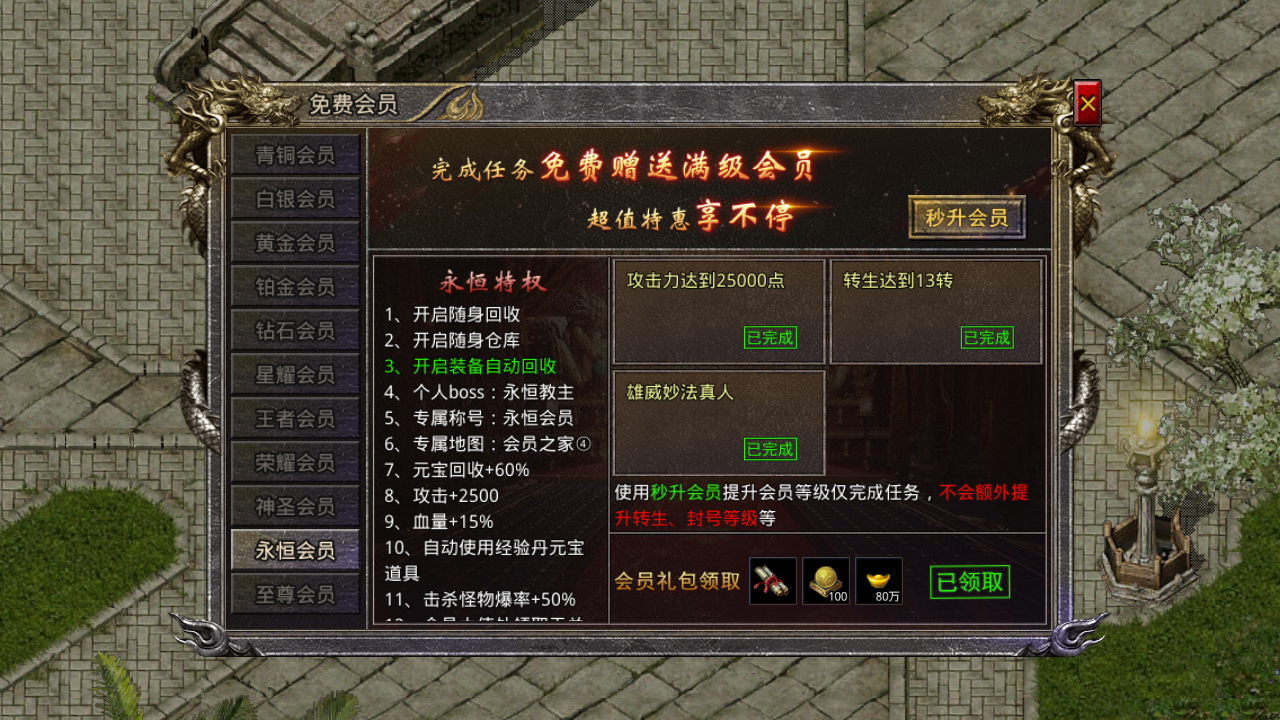Select the 白银会员 membership tab

(295, 199)
